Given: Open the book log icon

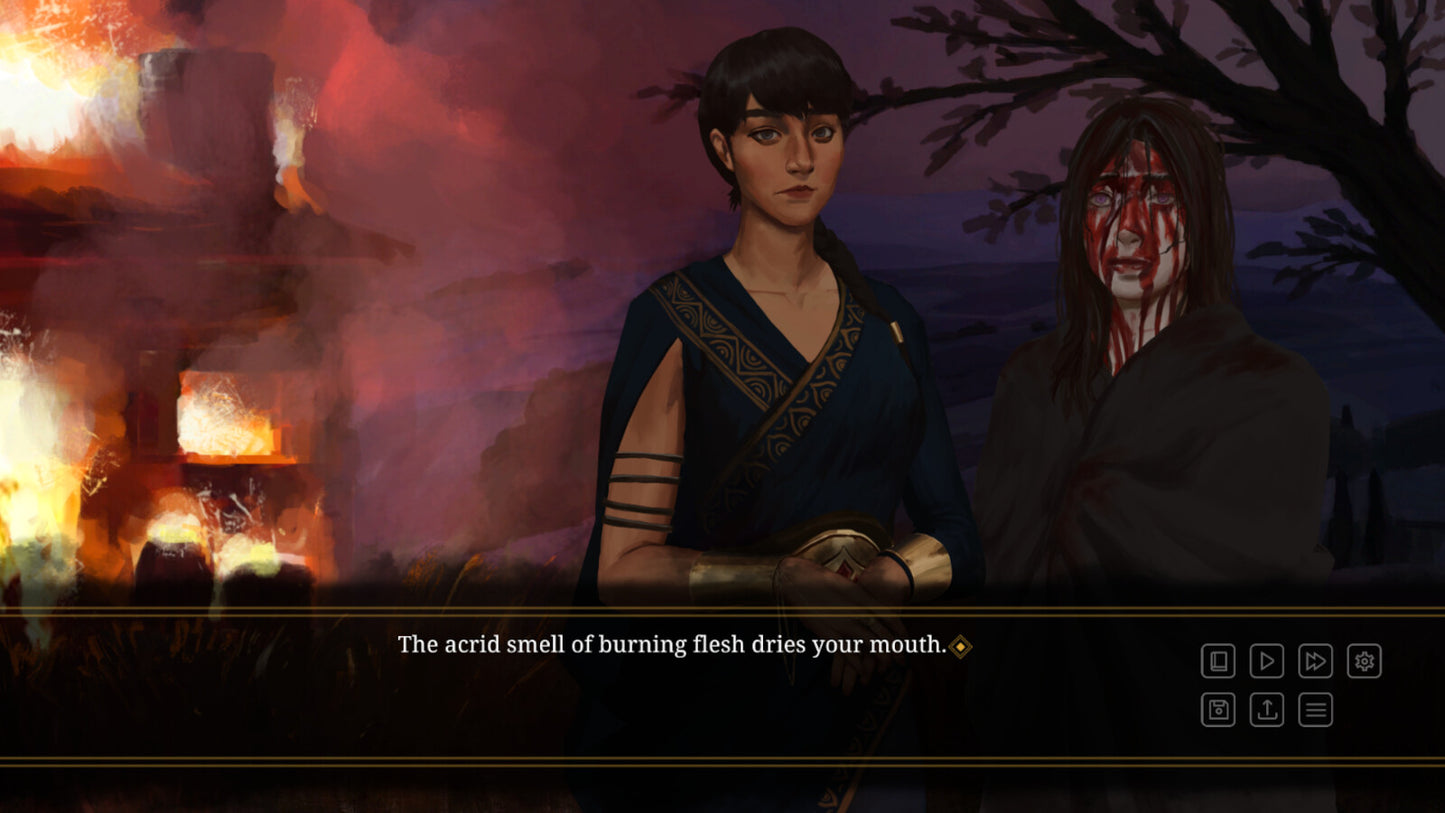Looking at the screenshot, I should point(1218,661).
